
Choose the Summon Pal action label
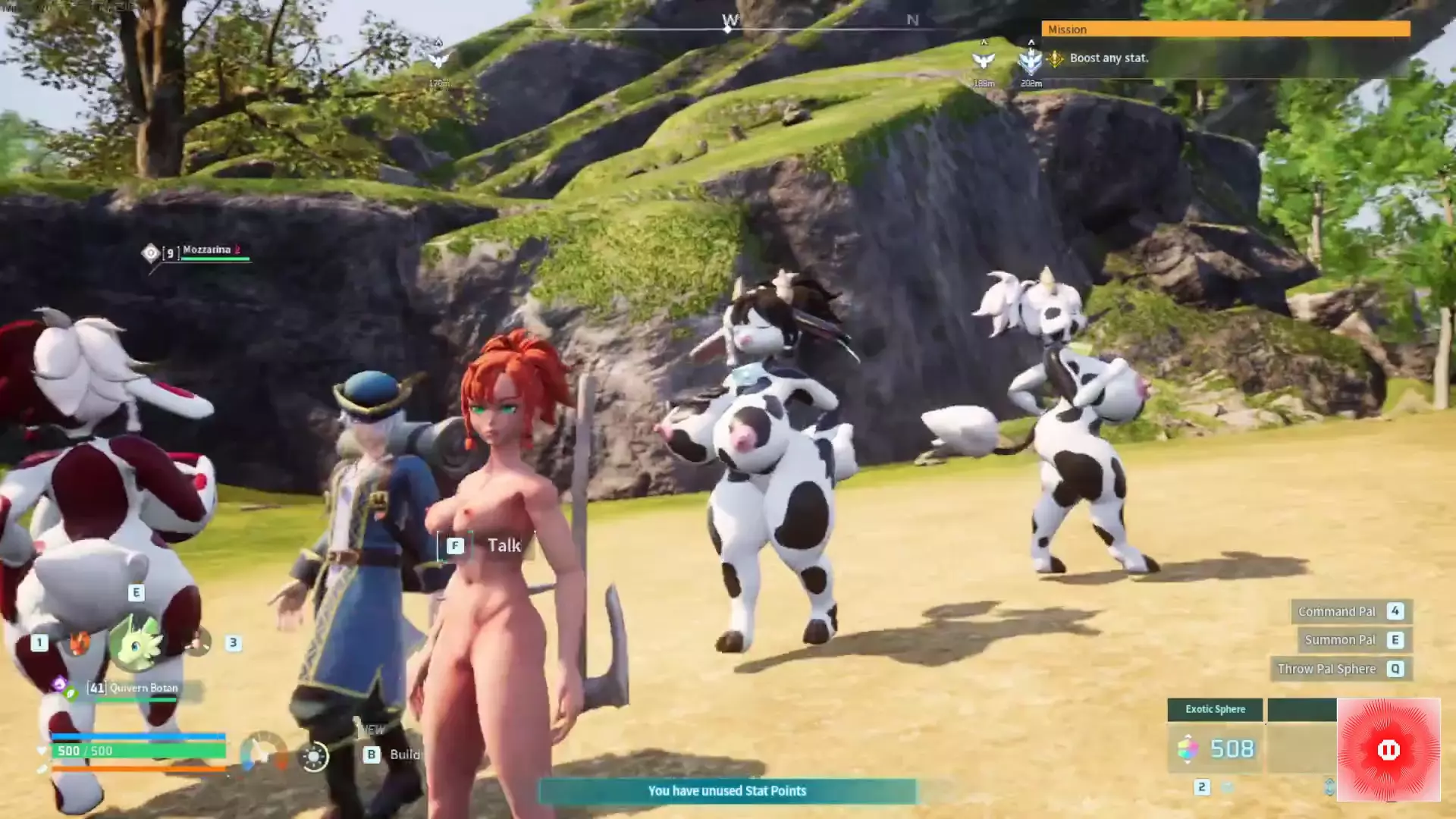(1339, 640)
